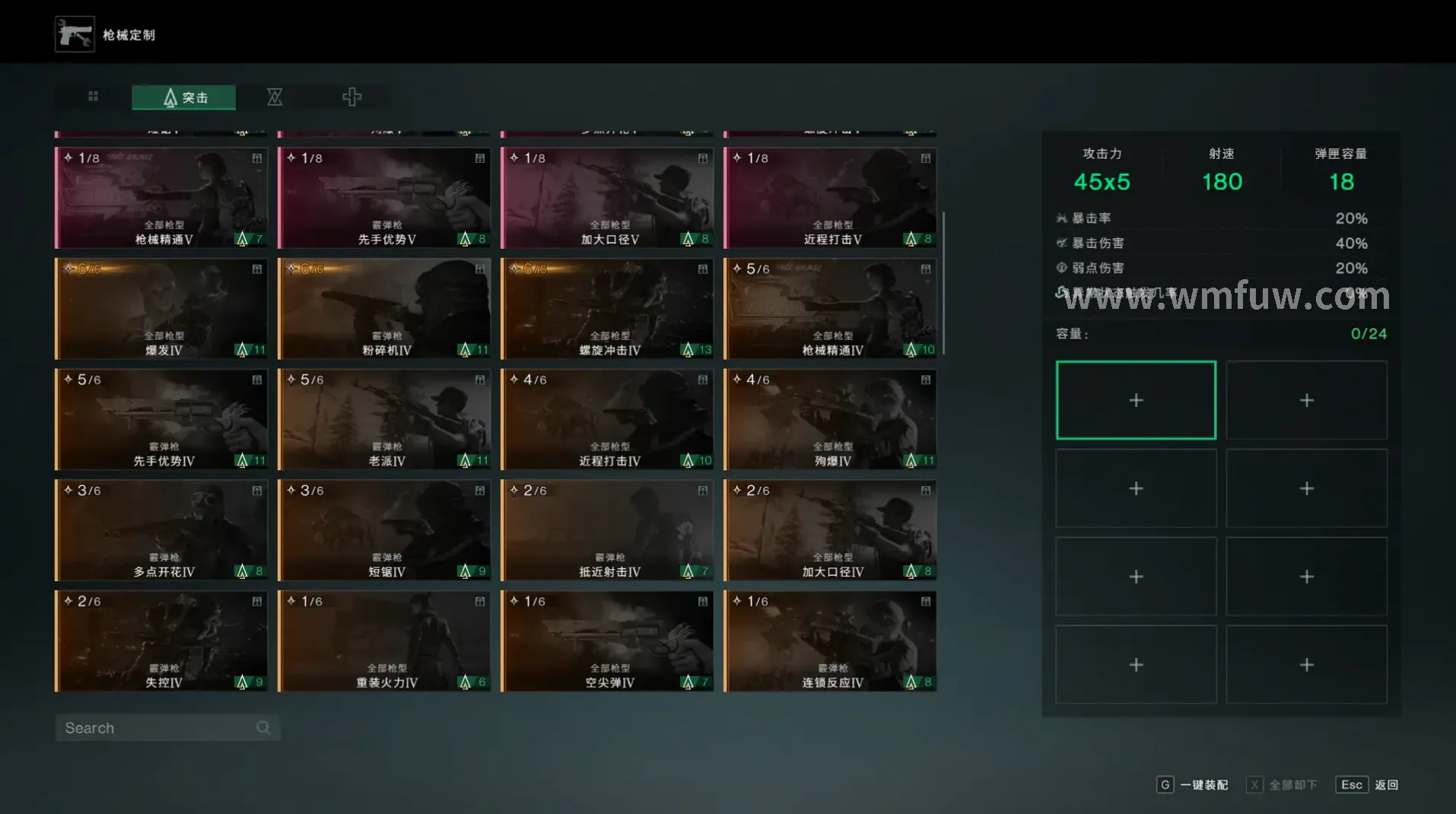This screenshot has width=1456, height=814.
Task: Click the 一键装配 auto-equip button
Action: (x=1193, y=785)
